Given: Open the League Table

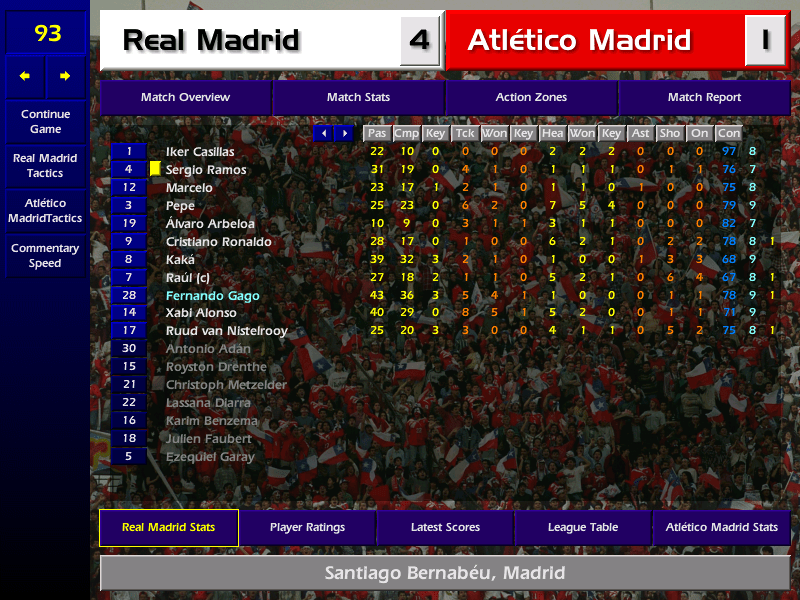Looking at the screenshot, I should pos(583,527).
